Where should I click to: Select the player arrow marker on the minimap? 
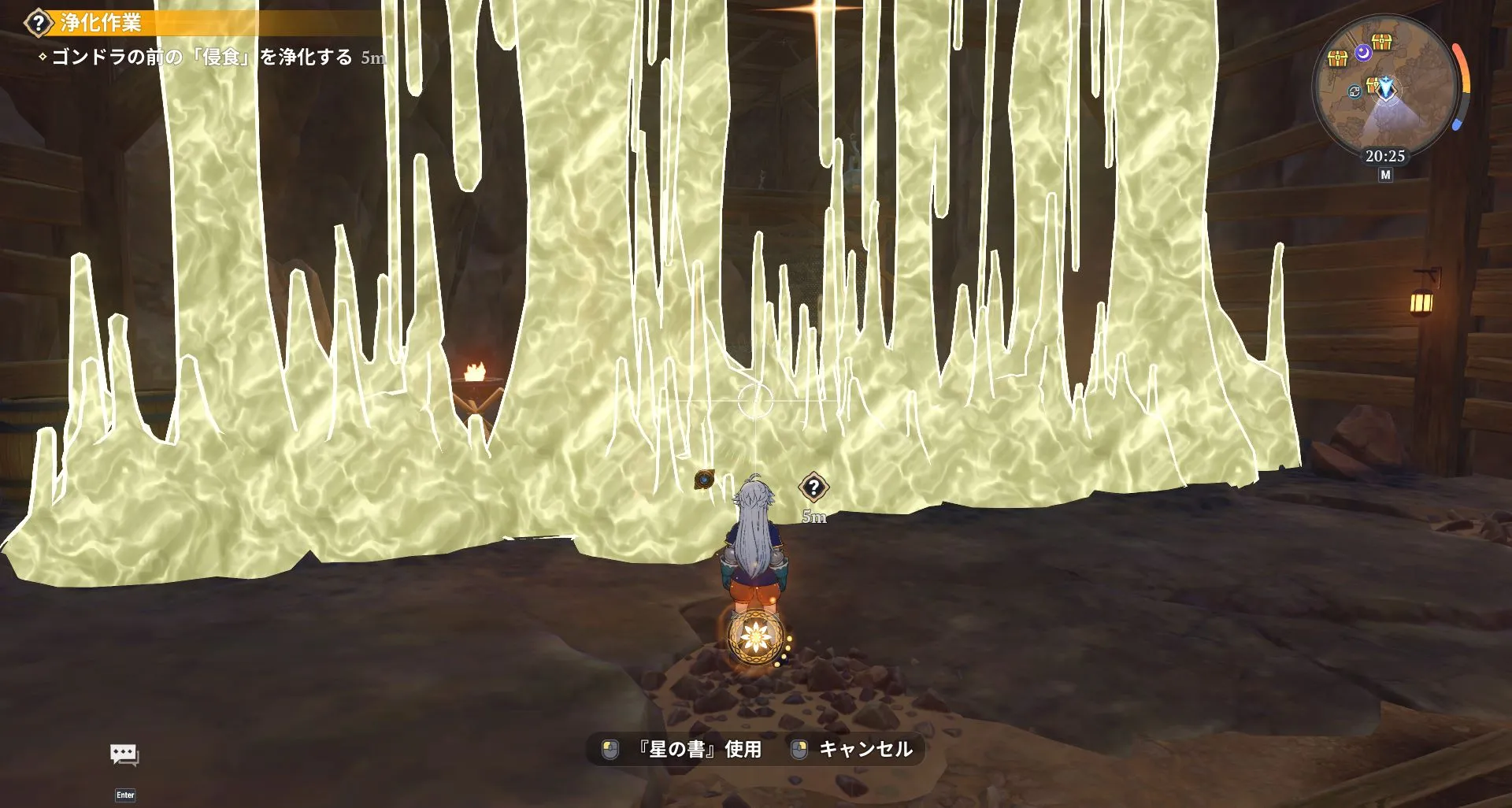pos(1387,88)
